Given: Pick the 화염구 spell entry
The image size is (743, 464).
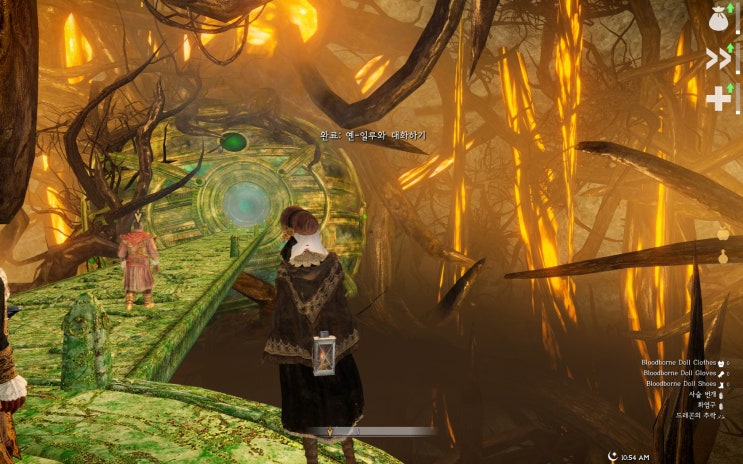Looking at the screenshot, I should [707, 405].
